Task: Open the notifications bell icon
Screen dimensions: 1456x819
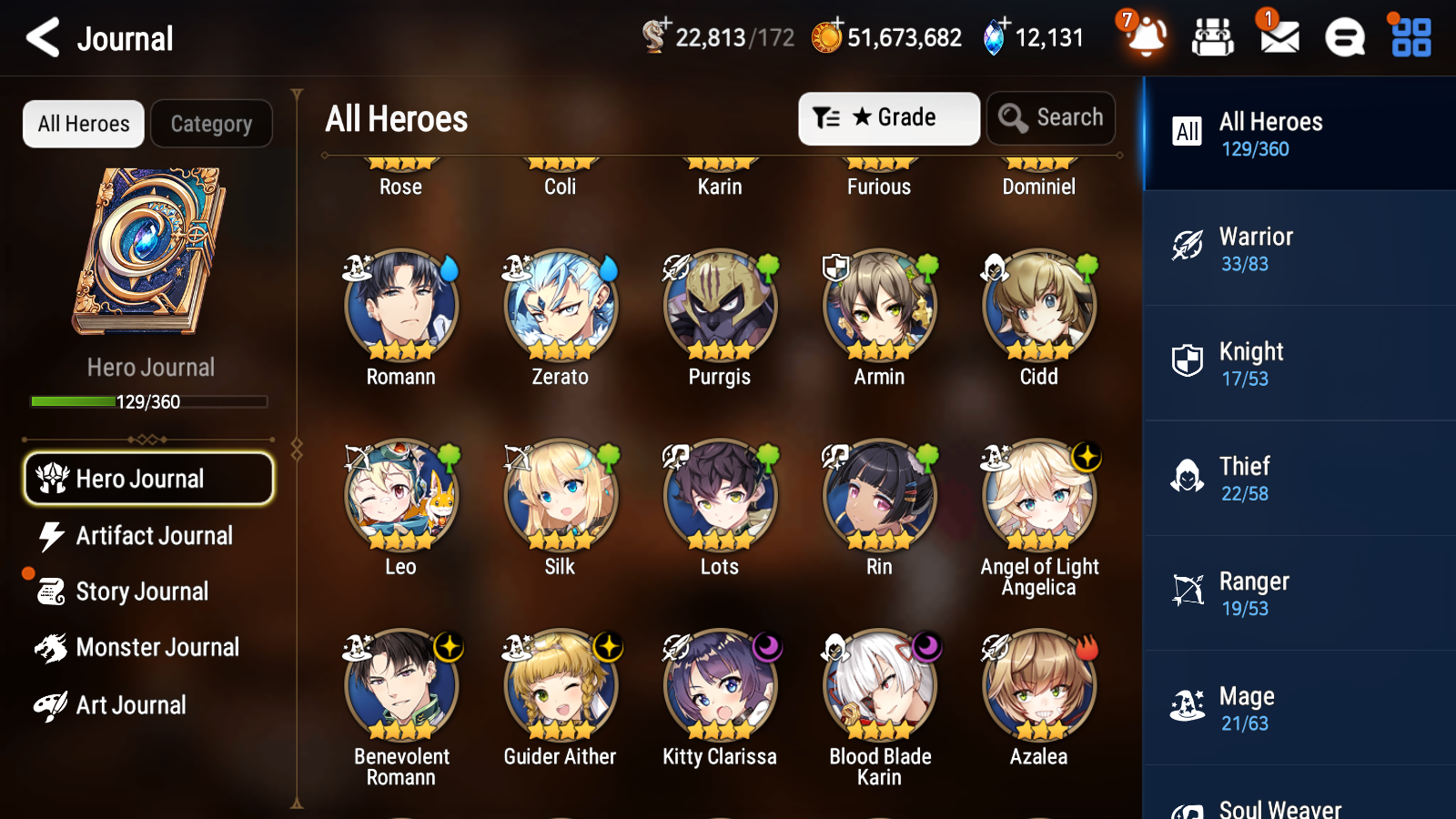Action: coord(1146,38)
